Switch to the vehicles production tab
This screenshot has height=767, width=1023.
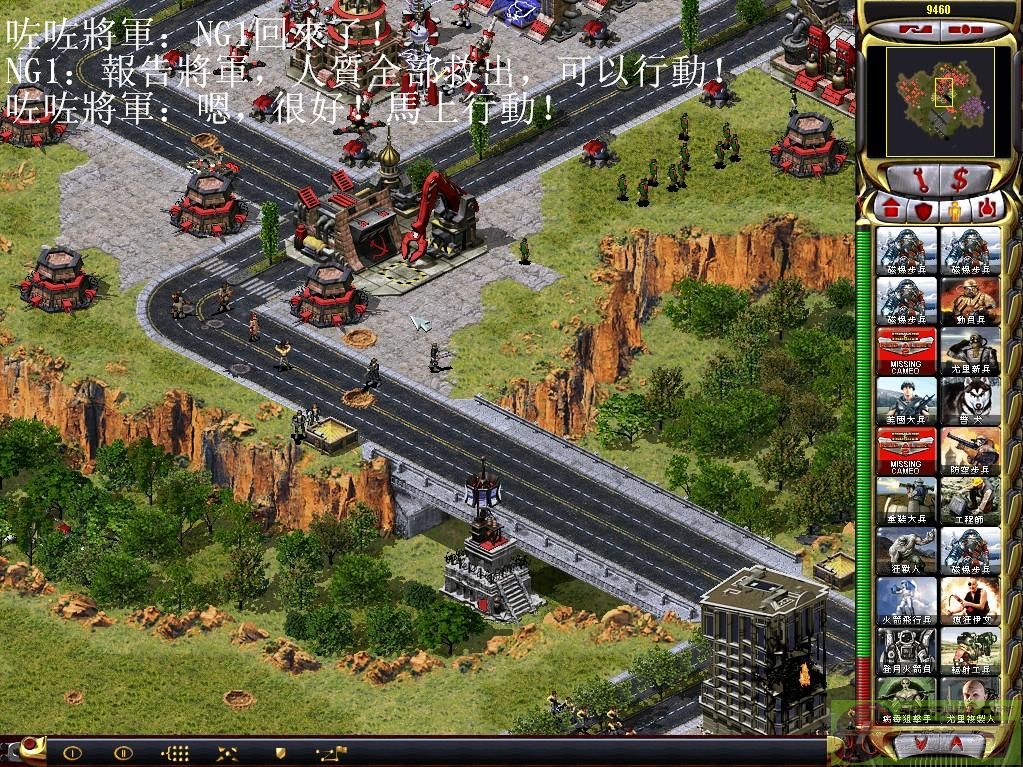988,209
